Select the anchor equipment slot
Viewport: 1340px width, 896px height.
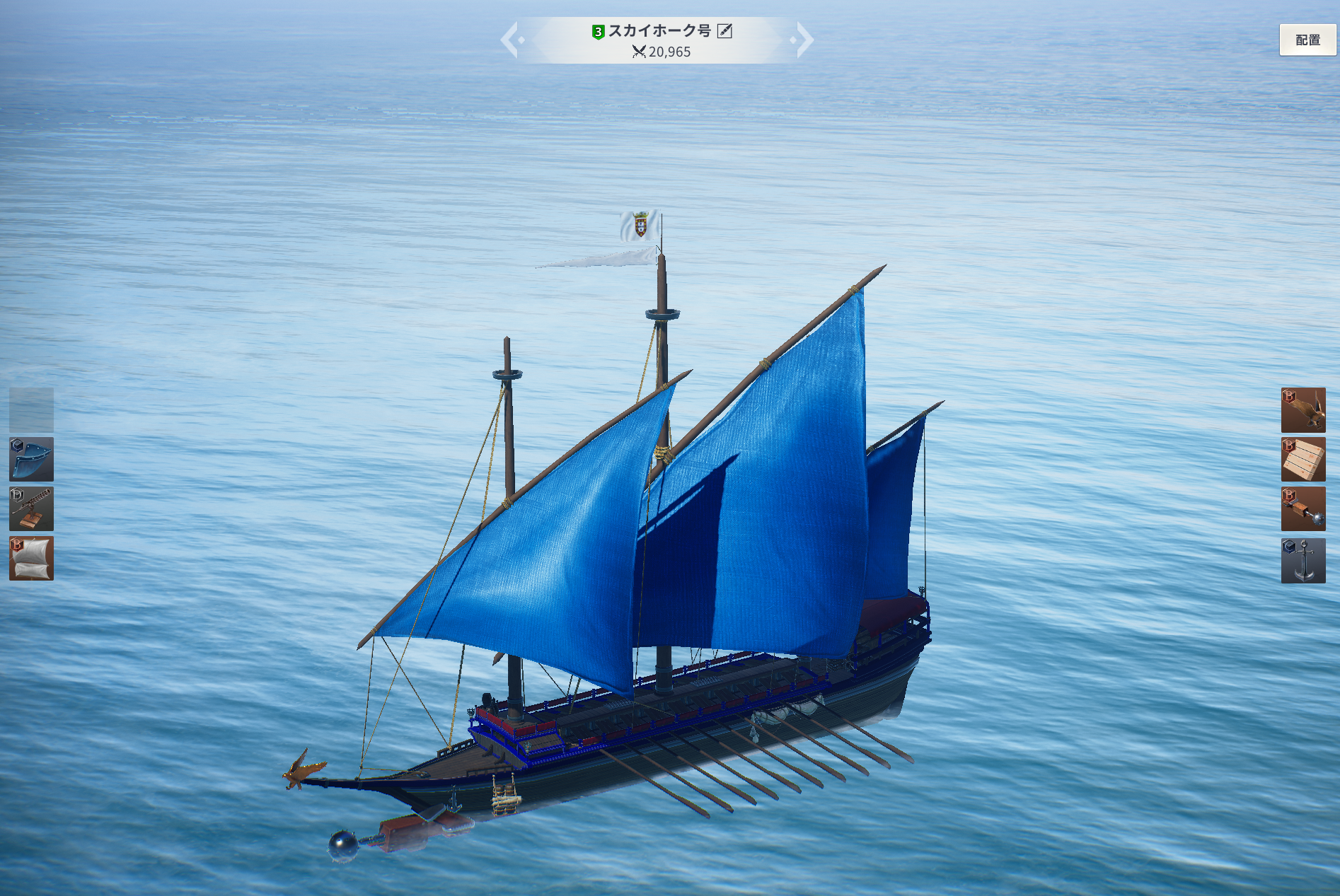tap(1303, 560)
